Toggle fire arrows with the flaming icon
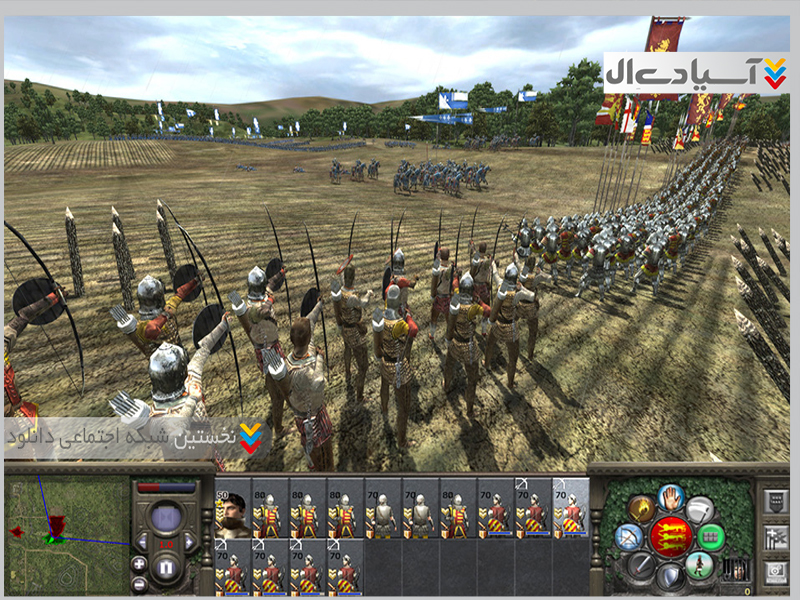 click(641, 508)
